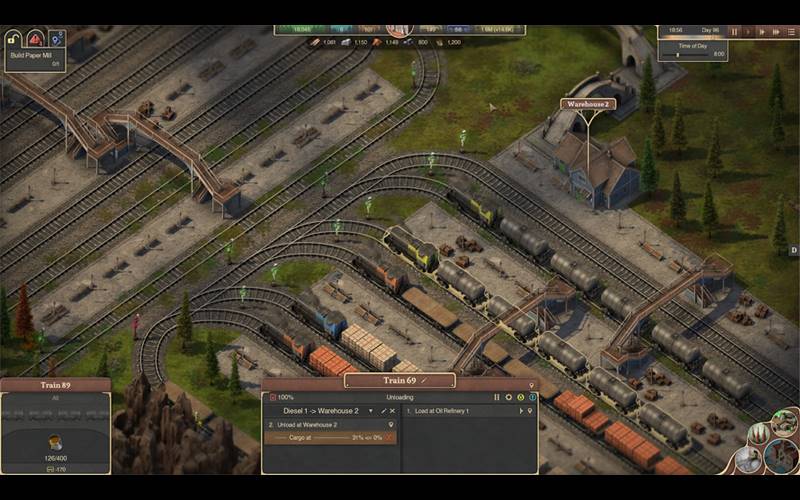The height and width of the screenshot is (500, 800).
Task: Rename Train 69 with pencil icon
Action: coord(424,380)
